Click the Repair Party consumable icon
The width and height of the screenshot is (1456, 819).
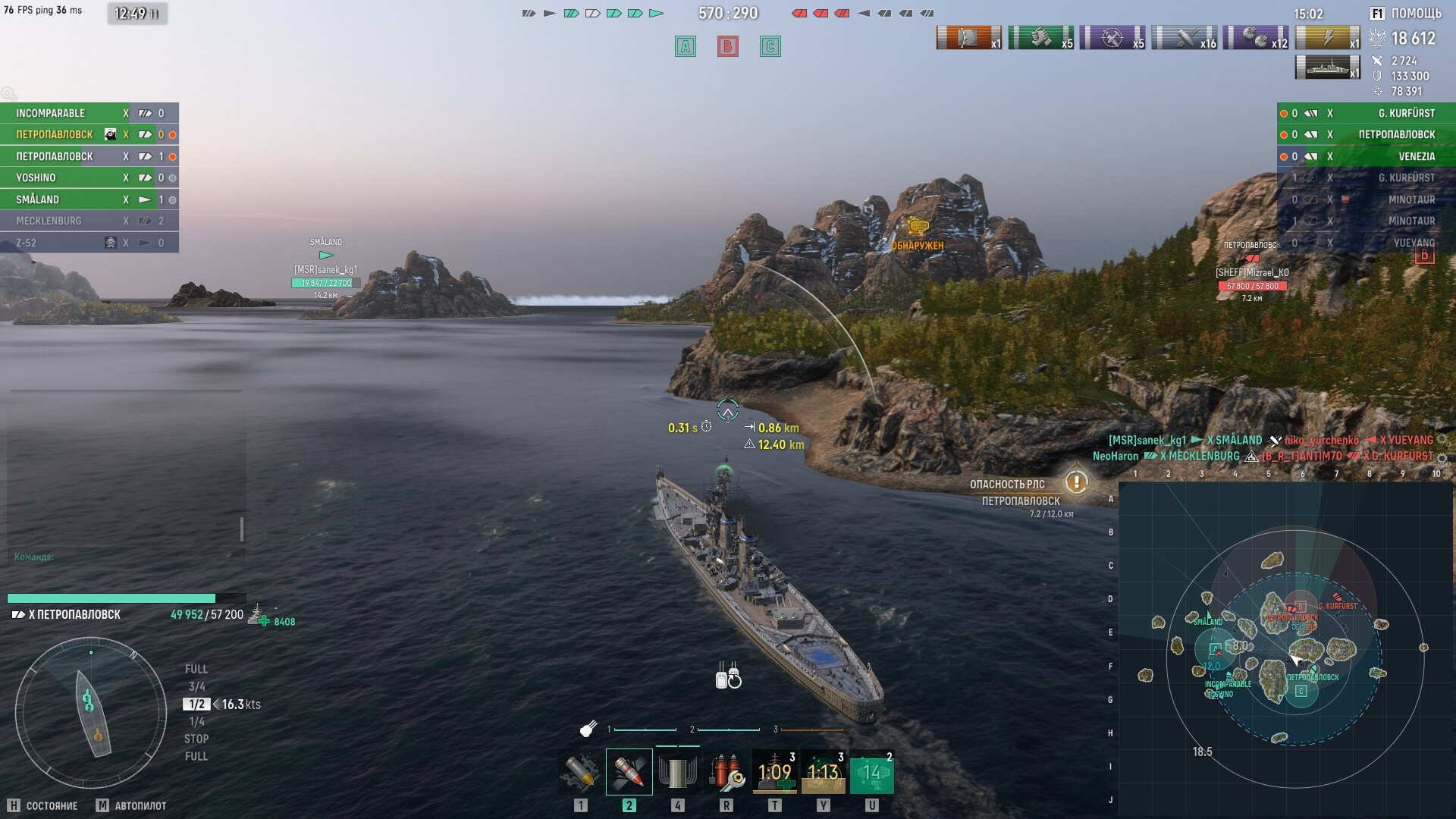pos(774,772)
